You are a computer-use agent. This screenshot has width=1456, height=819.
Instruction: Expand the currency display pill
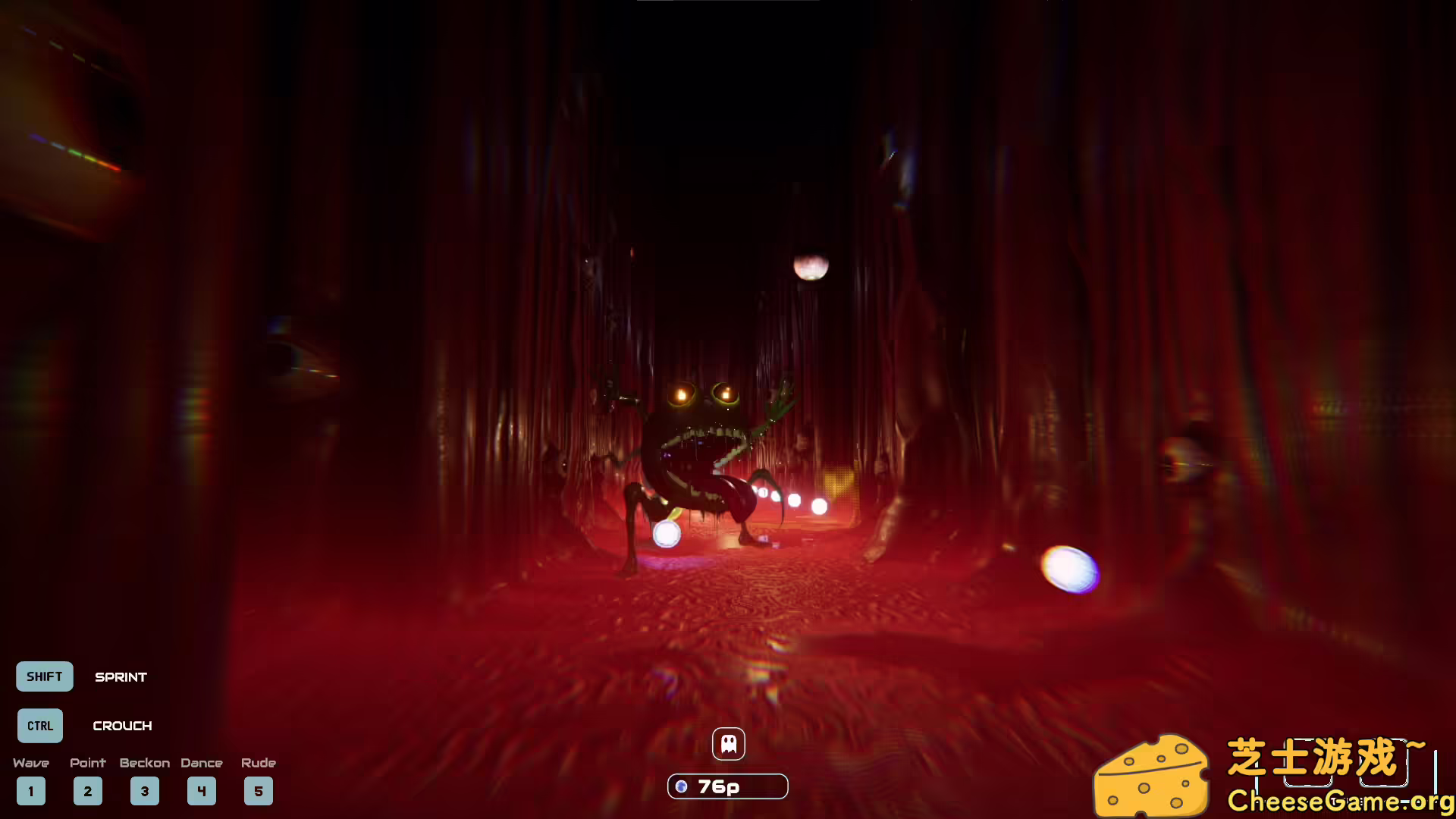(728, 786)
